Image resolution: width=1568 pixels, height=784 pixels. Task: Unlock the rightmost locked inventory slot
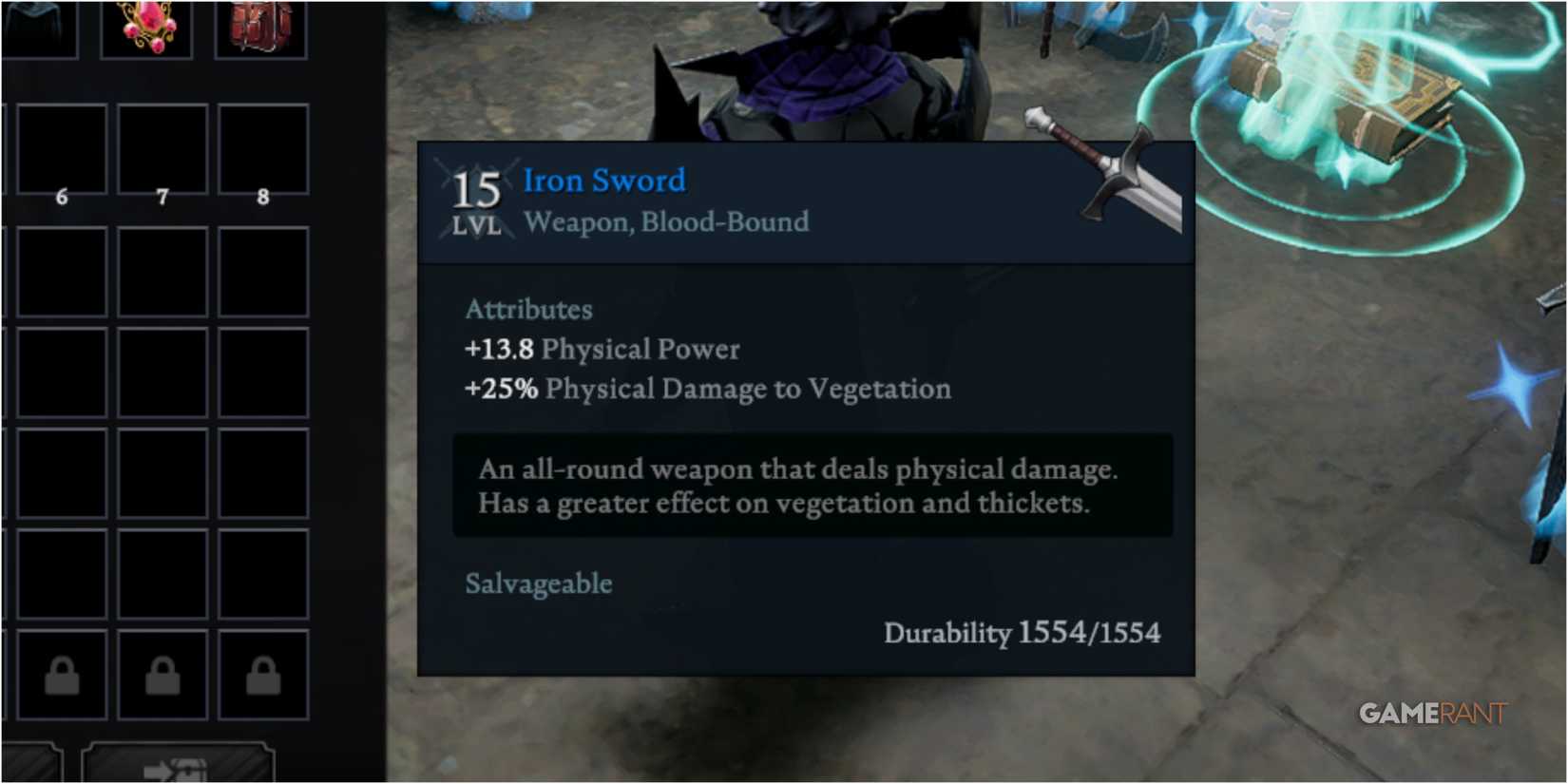pyautogui.click(x=262, y=677)
